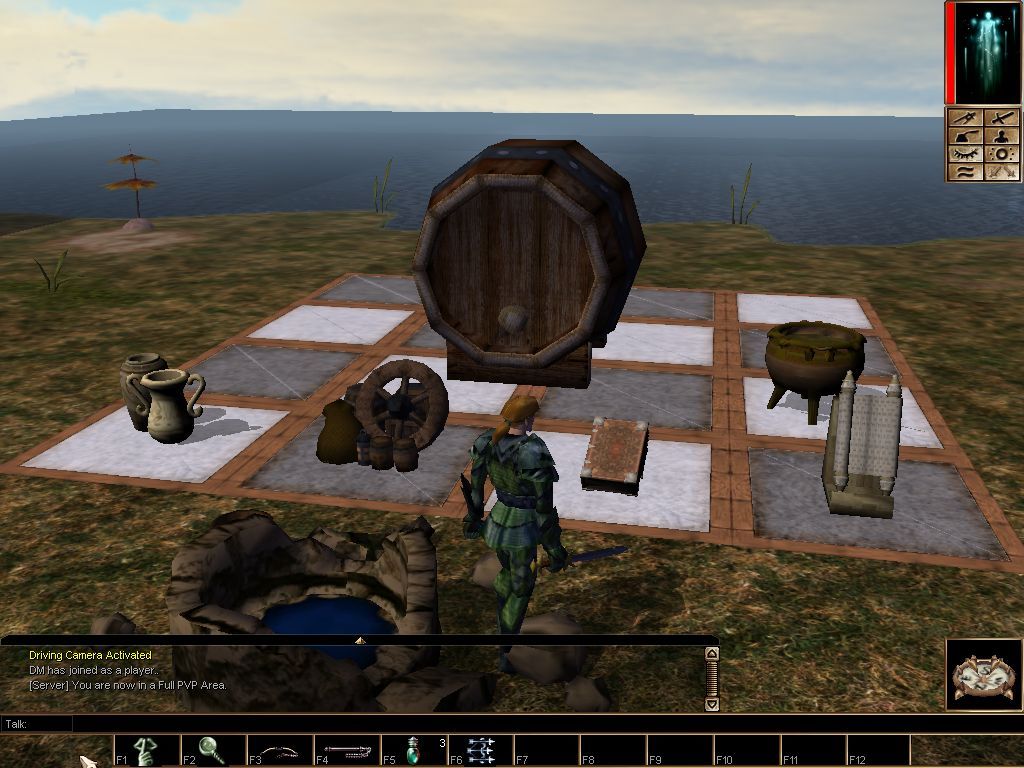The image size is (1024, 768).
Task: Select the wavy lines icon button
Action: pos(966,172)
